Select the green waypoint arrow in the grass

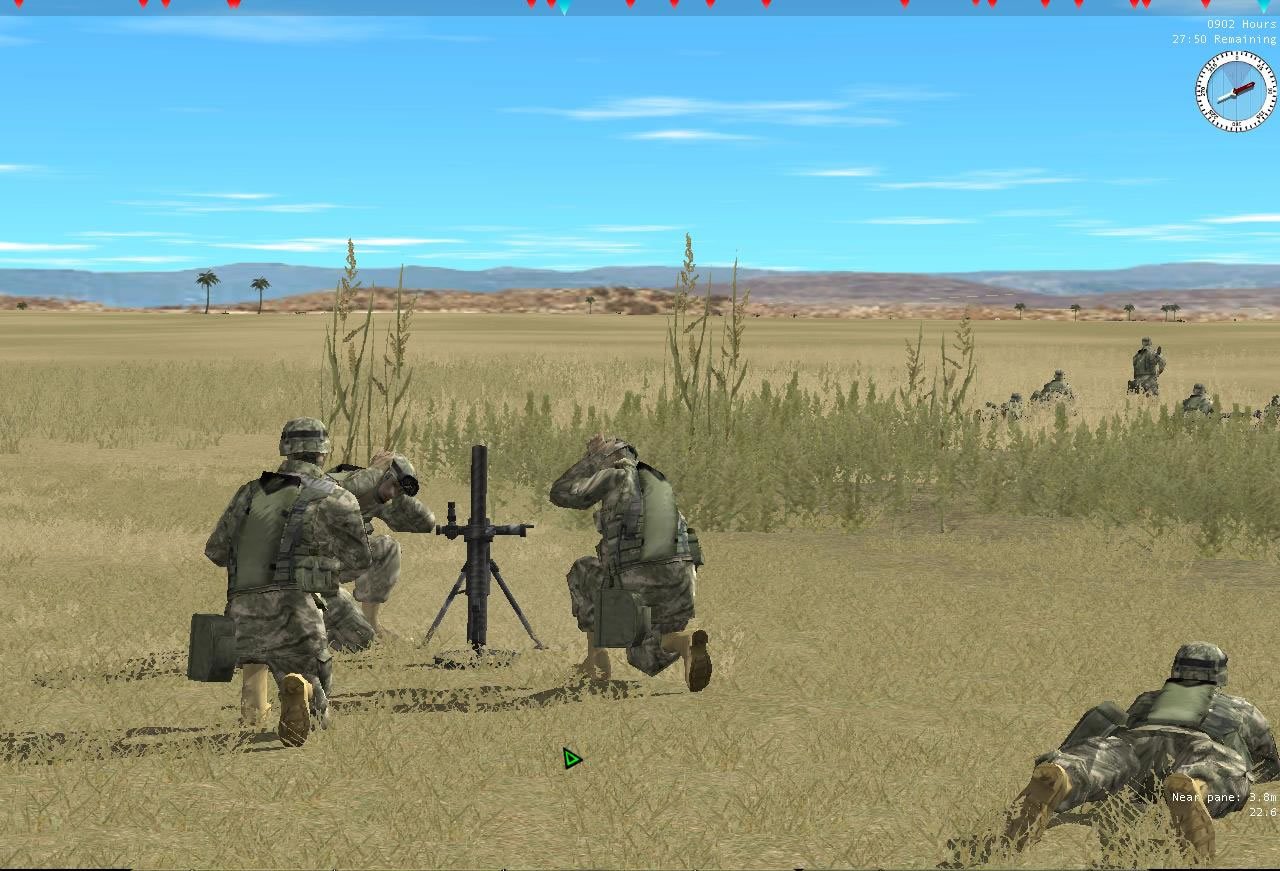pyautogui.click(x=570, y=758)
